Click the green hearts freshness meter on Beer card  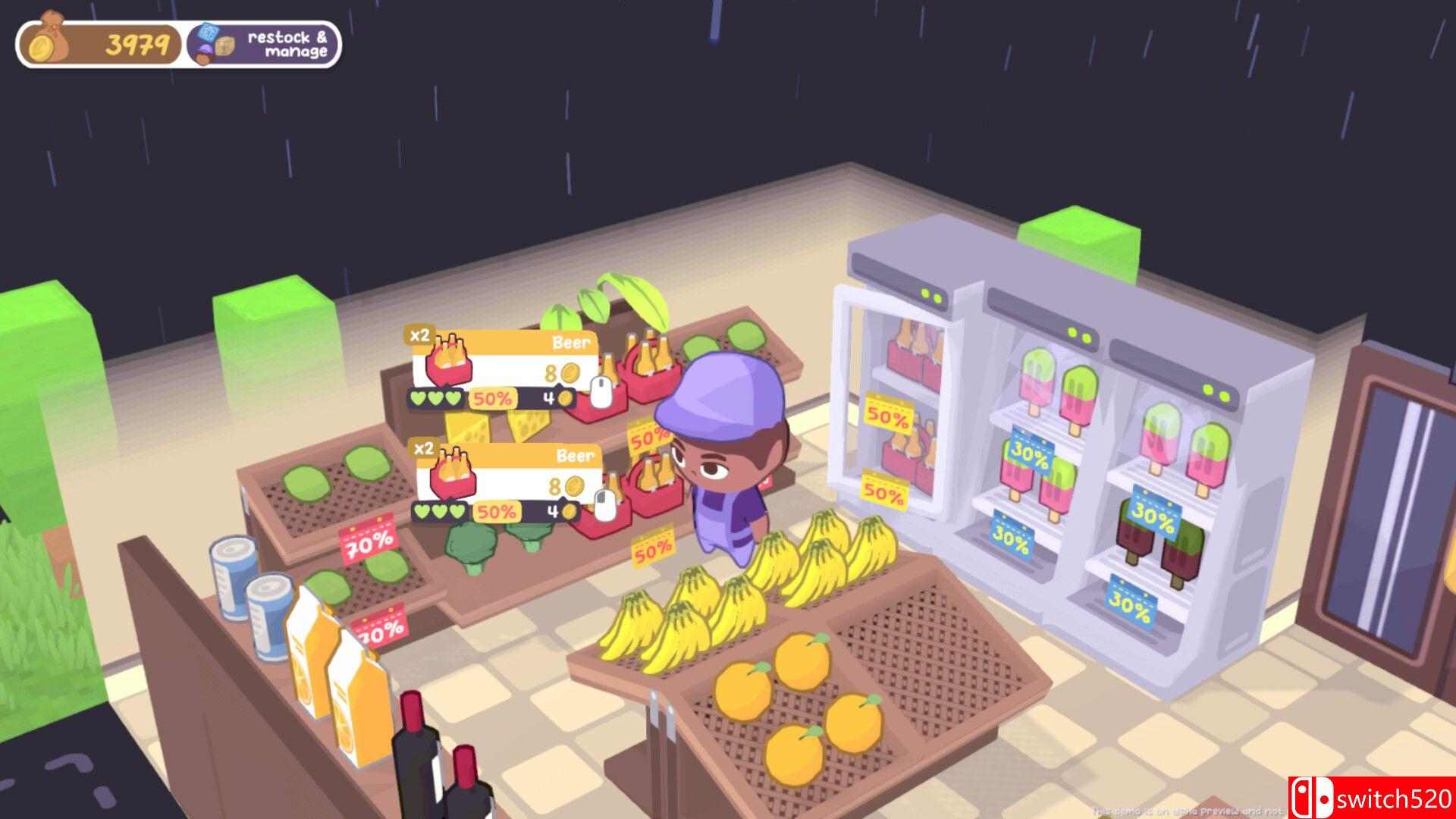[x=436, y=397]
